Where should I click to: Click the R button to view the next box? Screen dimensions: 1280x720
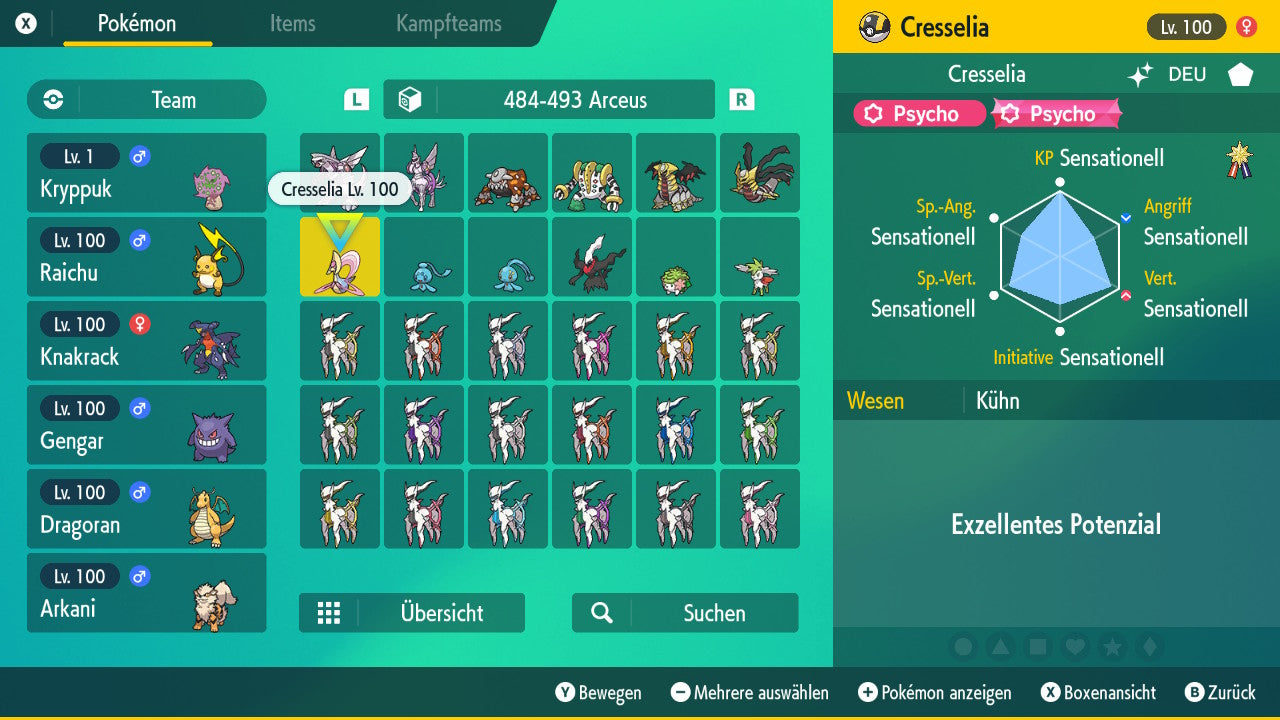[740, 99]
